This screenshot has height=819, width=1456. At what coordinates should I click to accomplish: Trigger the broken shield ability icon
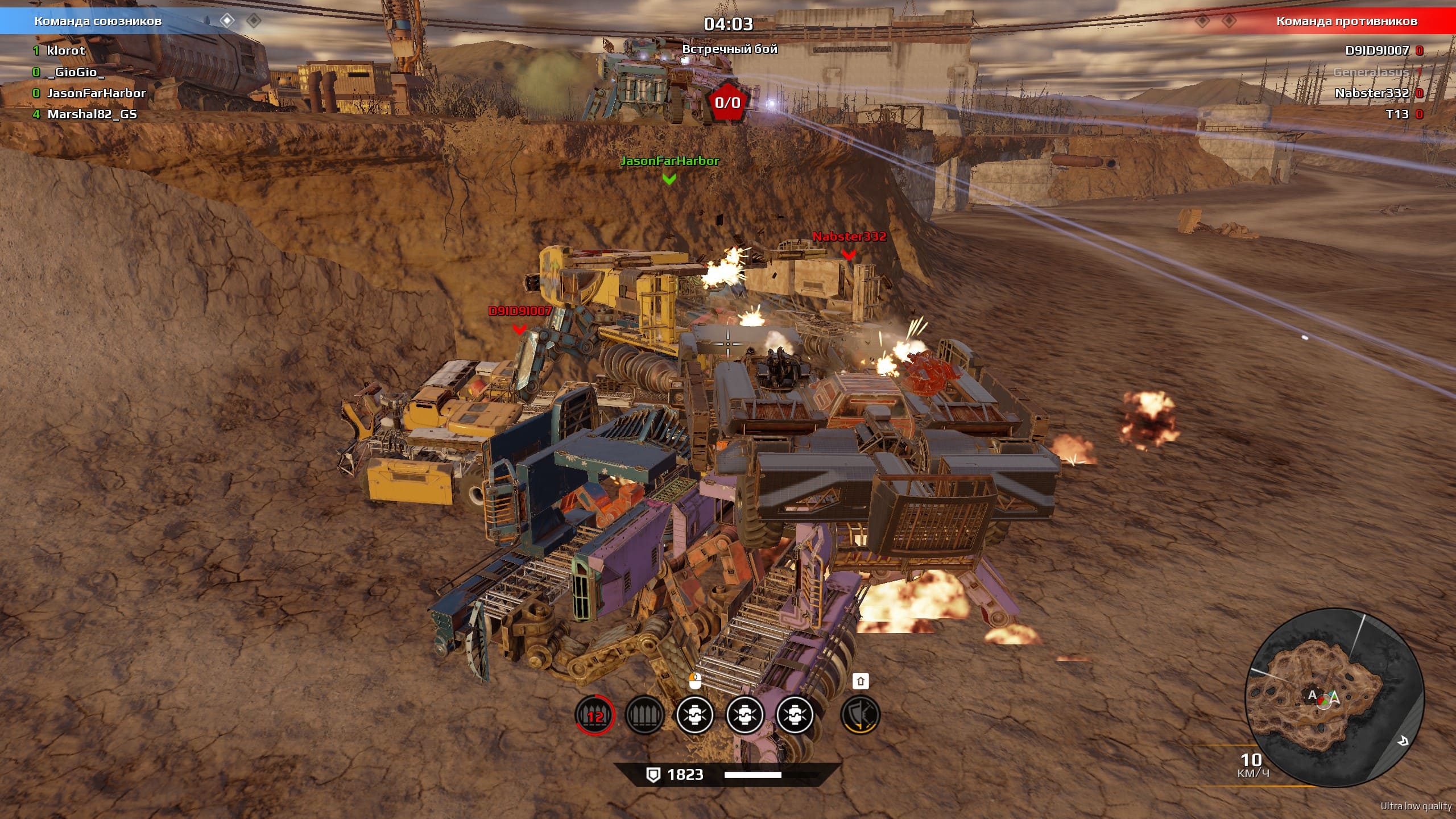tap(860, 715)
